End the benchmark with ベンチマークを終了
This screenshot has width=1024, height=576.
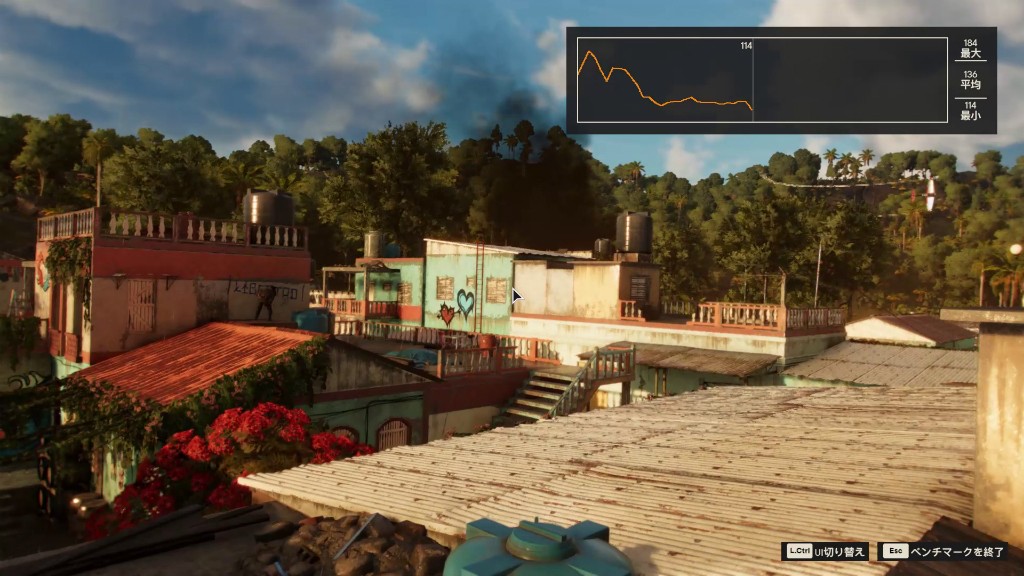pyautogui.click(x=944, y=551)
